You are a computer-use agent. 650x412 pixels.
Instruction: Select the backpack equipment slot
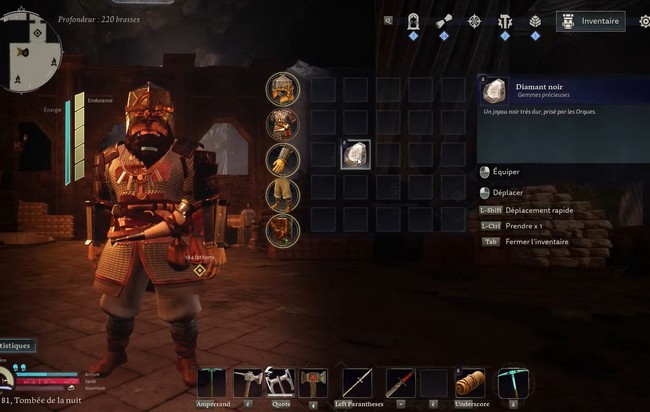(x=283, y=230)
